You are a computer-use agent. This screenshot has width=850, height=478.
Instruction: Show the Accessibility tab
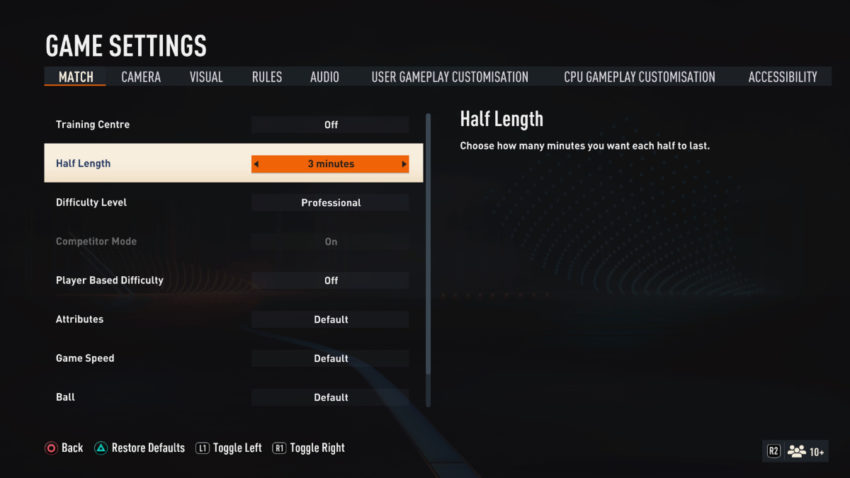pyautogui.click(x=782, y=77)
